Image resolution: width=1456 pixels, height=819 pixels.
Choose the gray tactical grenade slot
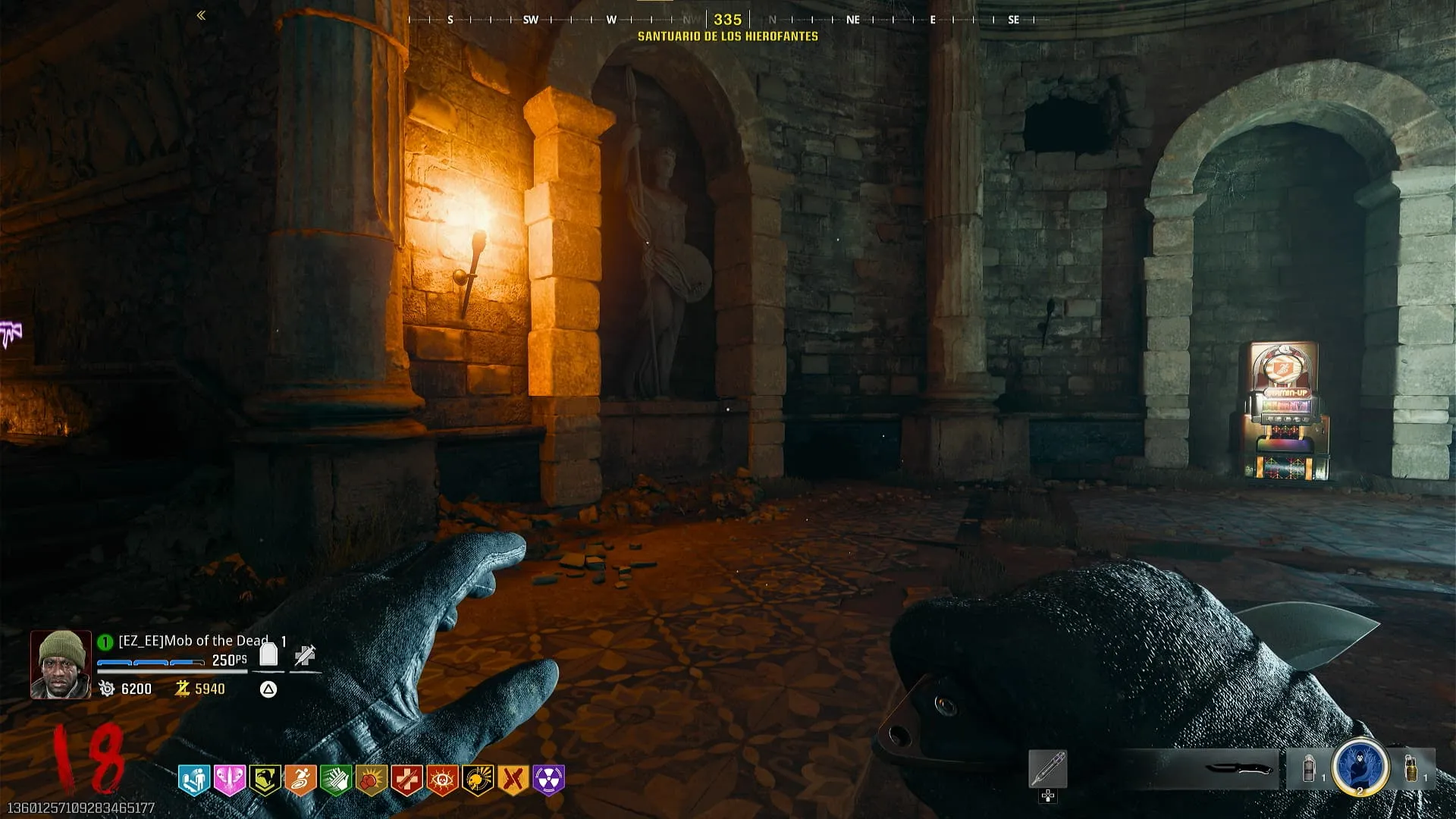pyautogui.click(x=1308, y=769)
